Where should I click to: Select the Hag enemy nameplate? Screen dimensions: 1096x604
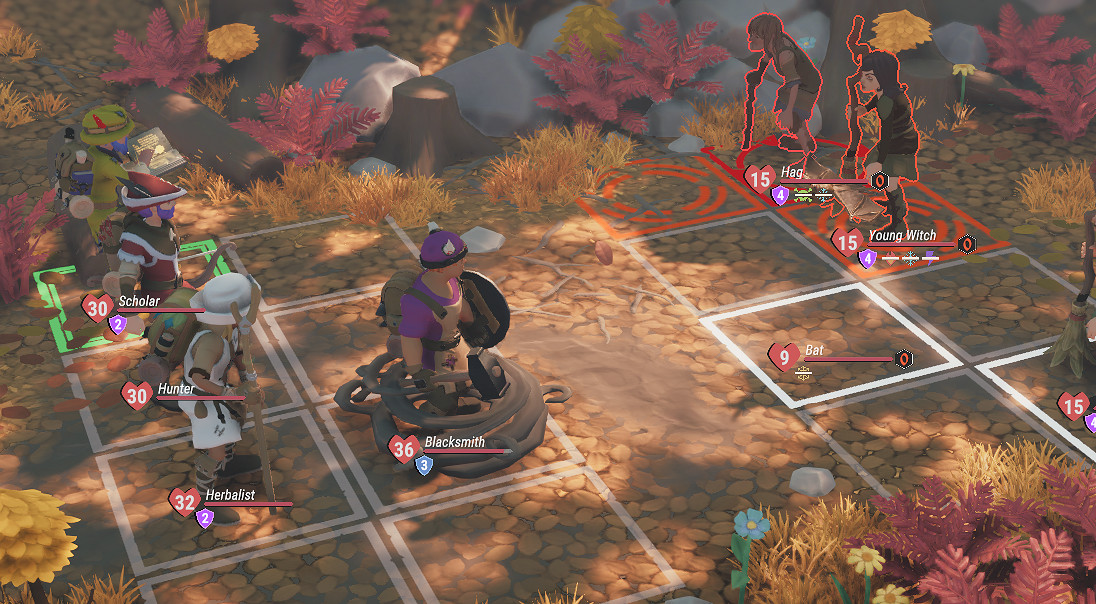point(792,173)
